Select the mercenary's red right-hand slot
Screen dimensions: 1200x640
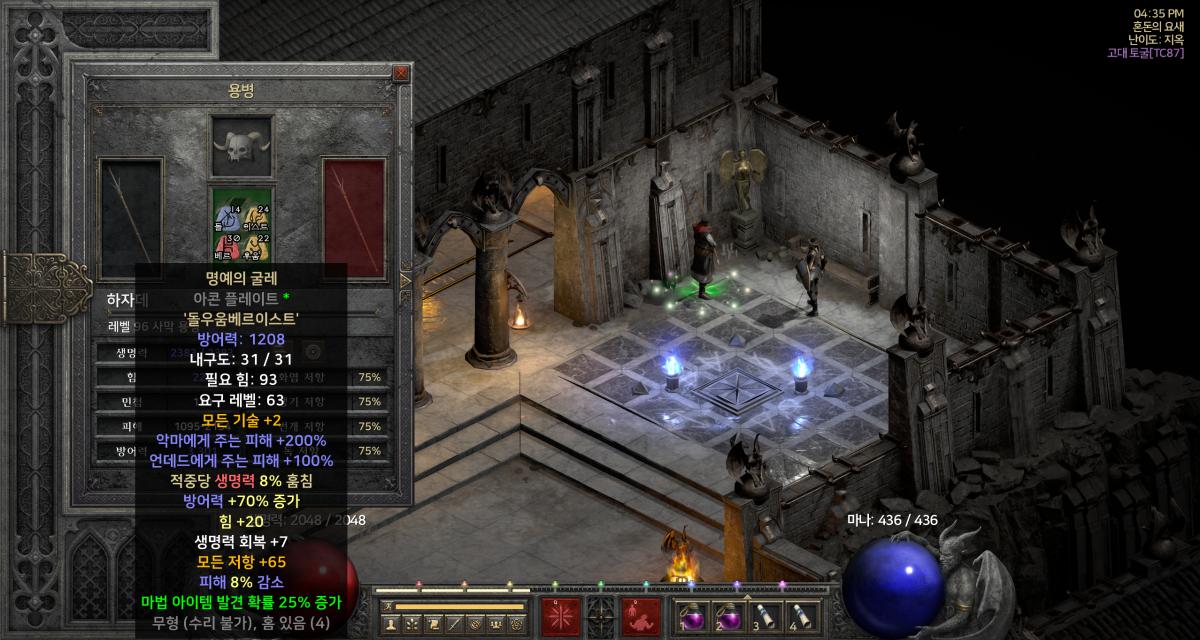353,217
